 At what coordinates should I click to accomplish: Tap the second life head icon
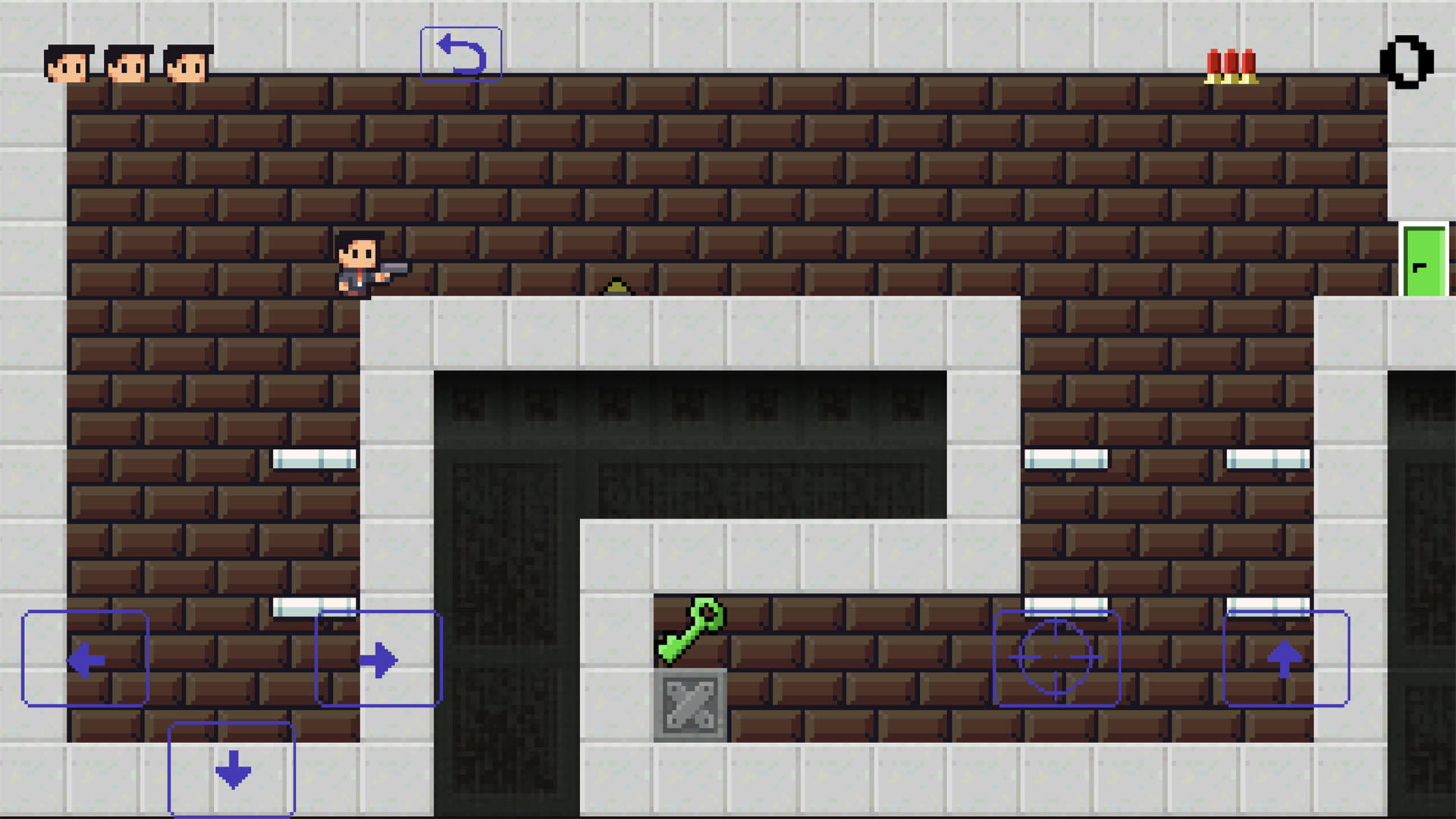tap(125, 62)
